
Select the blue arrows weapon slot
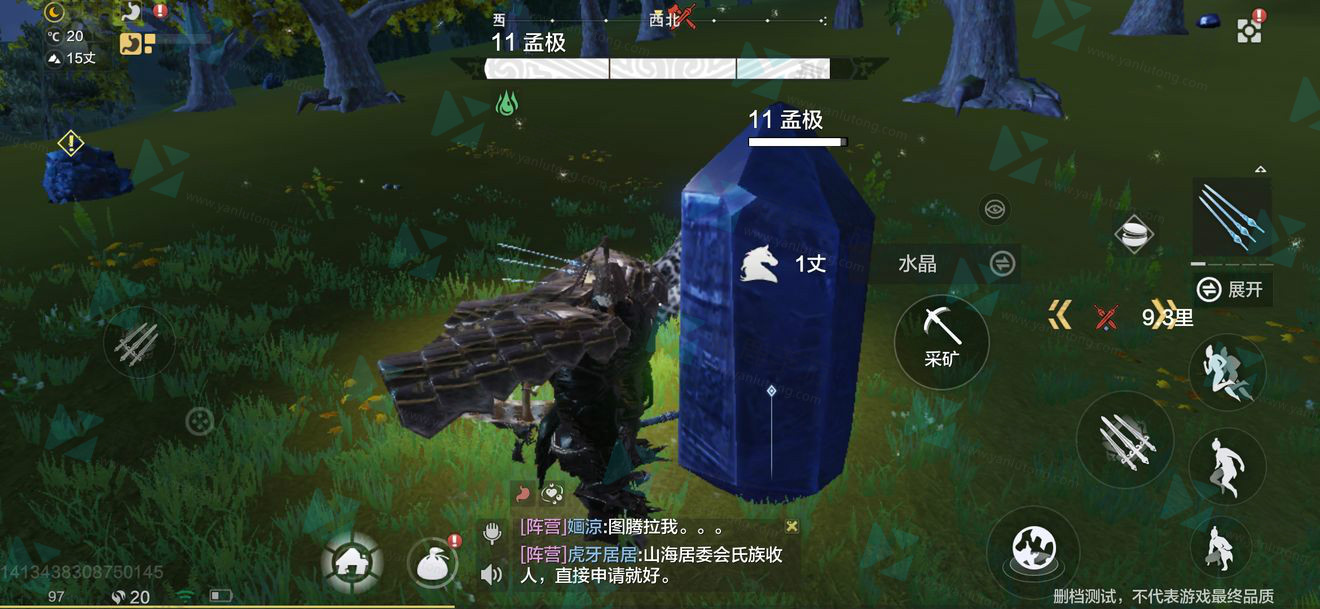pos(1231,217)
